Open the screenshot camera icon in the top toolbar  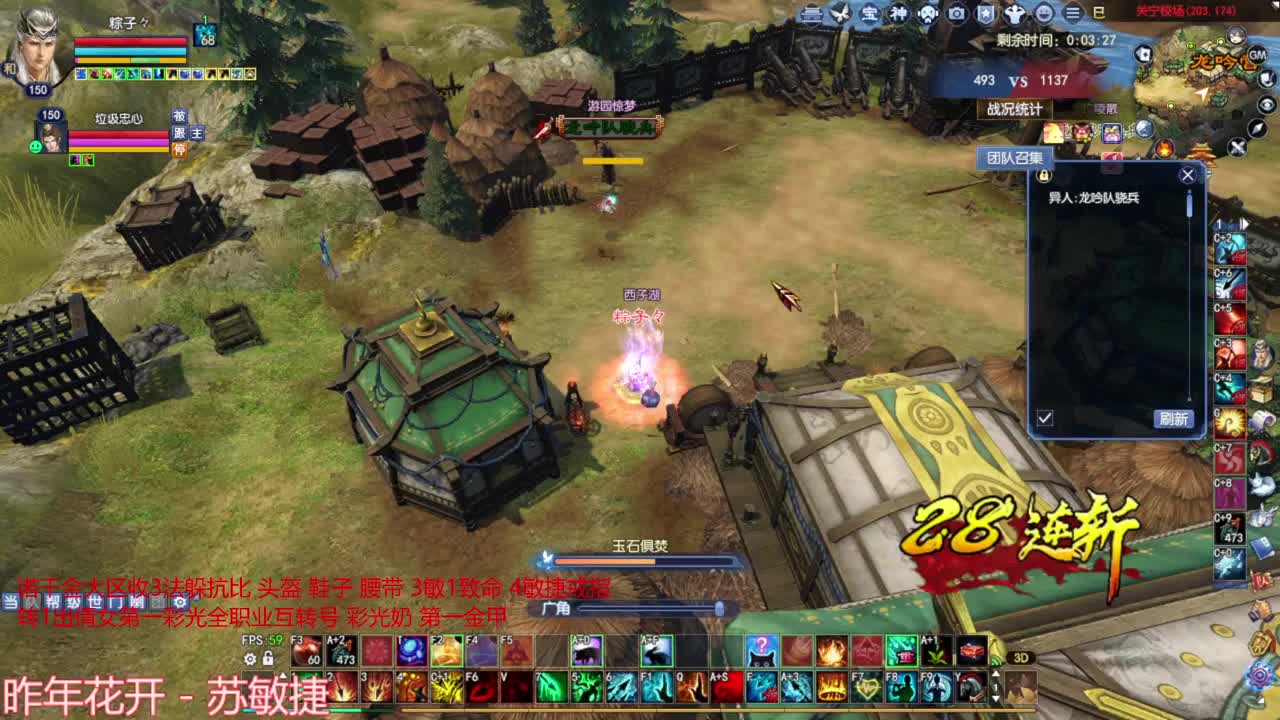956,14
